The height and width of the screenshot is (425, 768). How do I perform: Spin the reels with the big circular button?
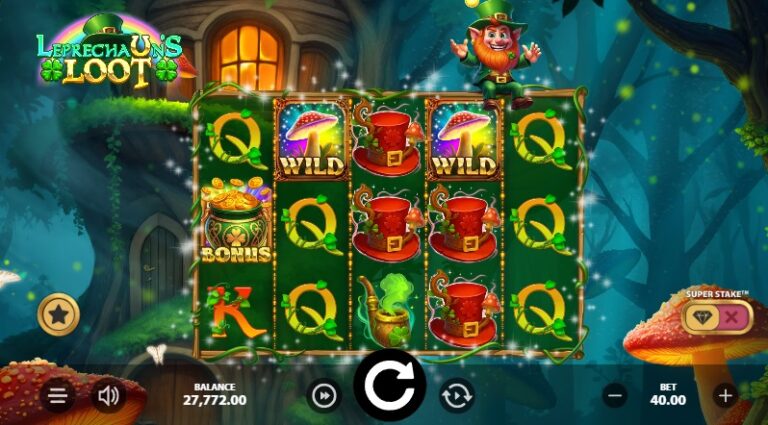coord(390,385)
